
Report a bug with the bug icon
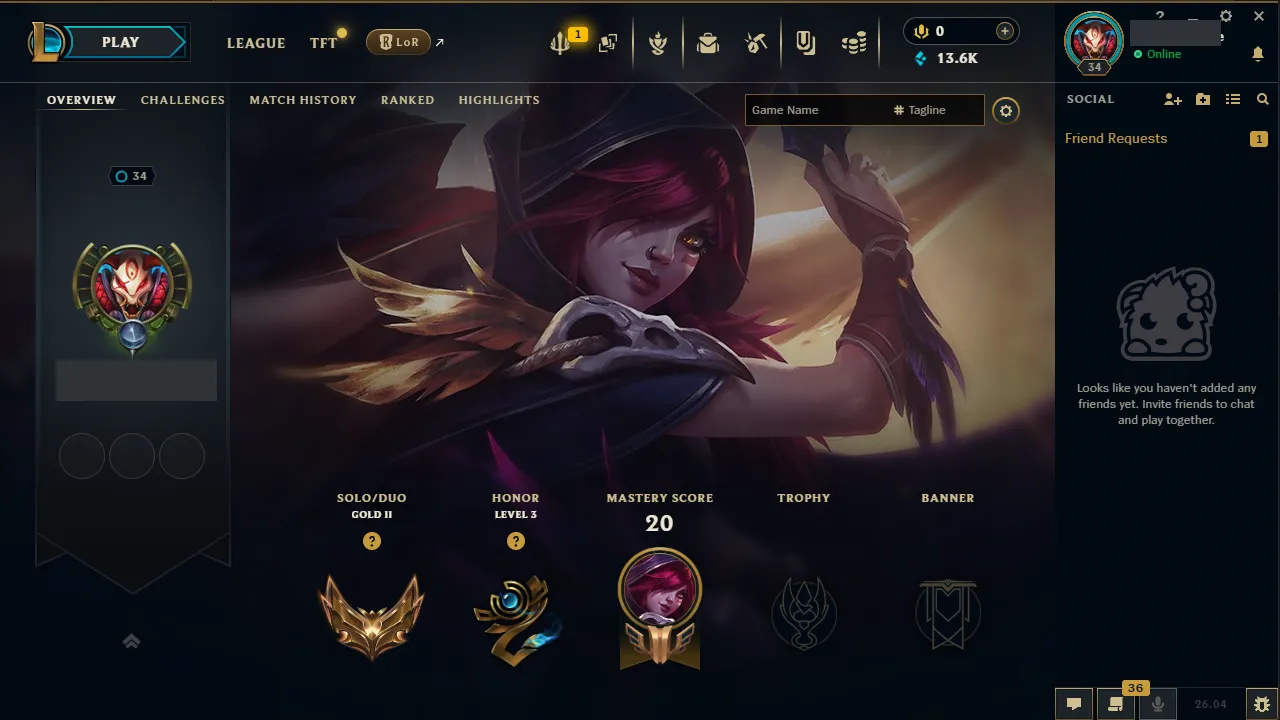[x=1262, y=703]
